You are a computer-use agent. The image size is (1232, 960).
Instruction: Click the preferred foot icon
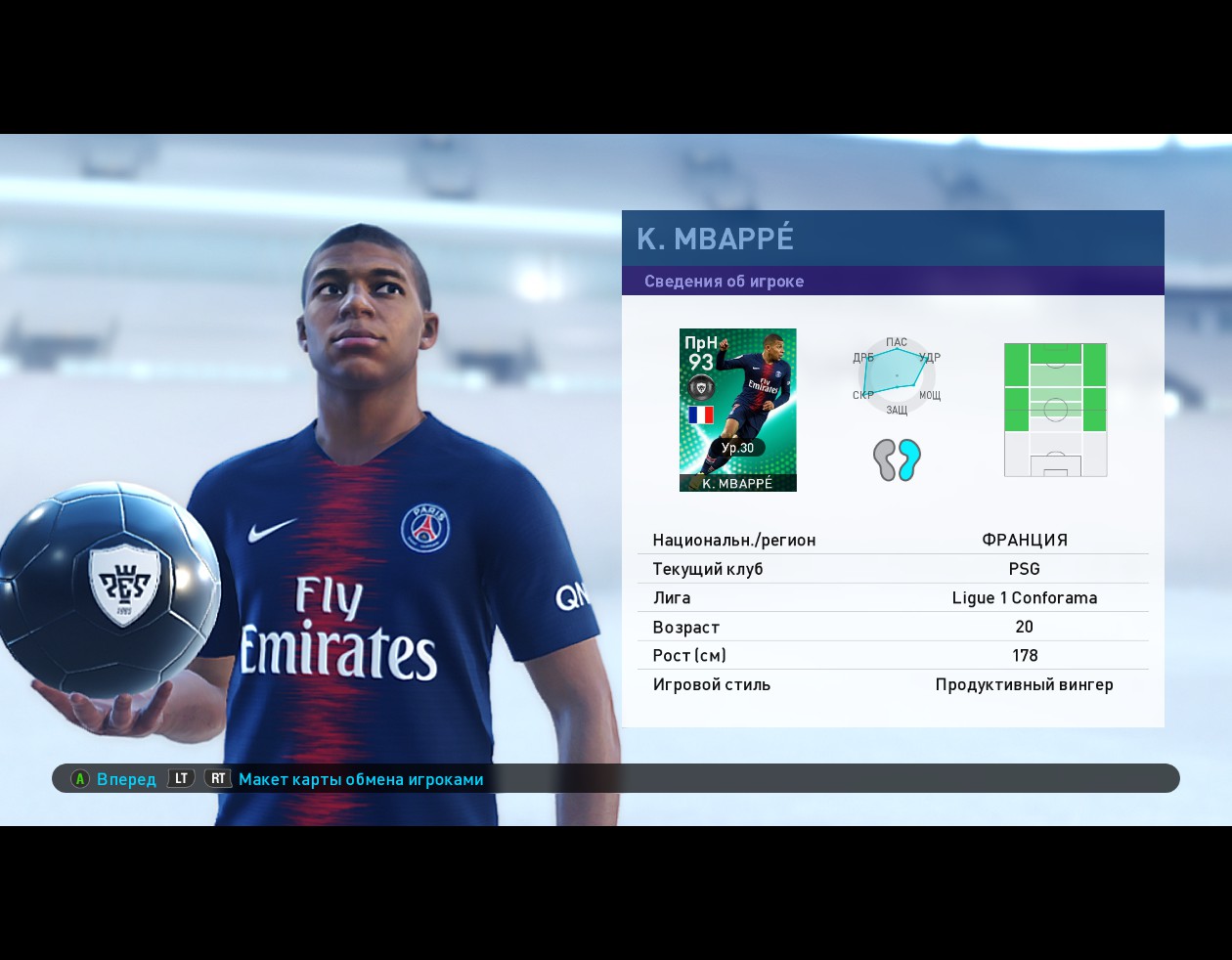897,459
